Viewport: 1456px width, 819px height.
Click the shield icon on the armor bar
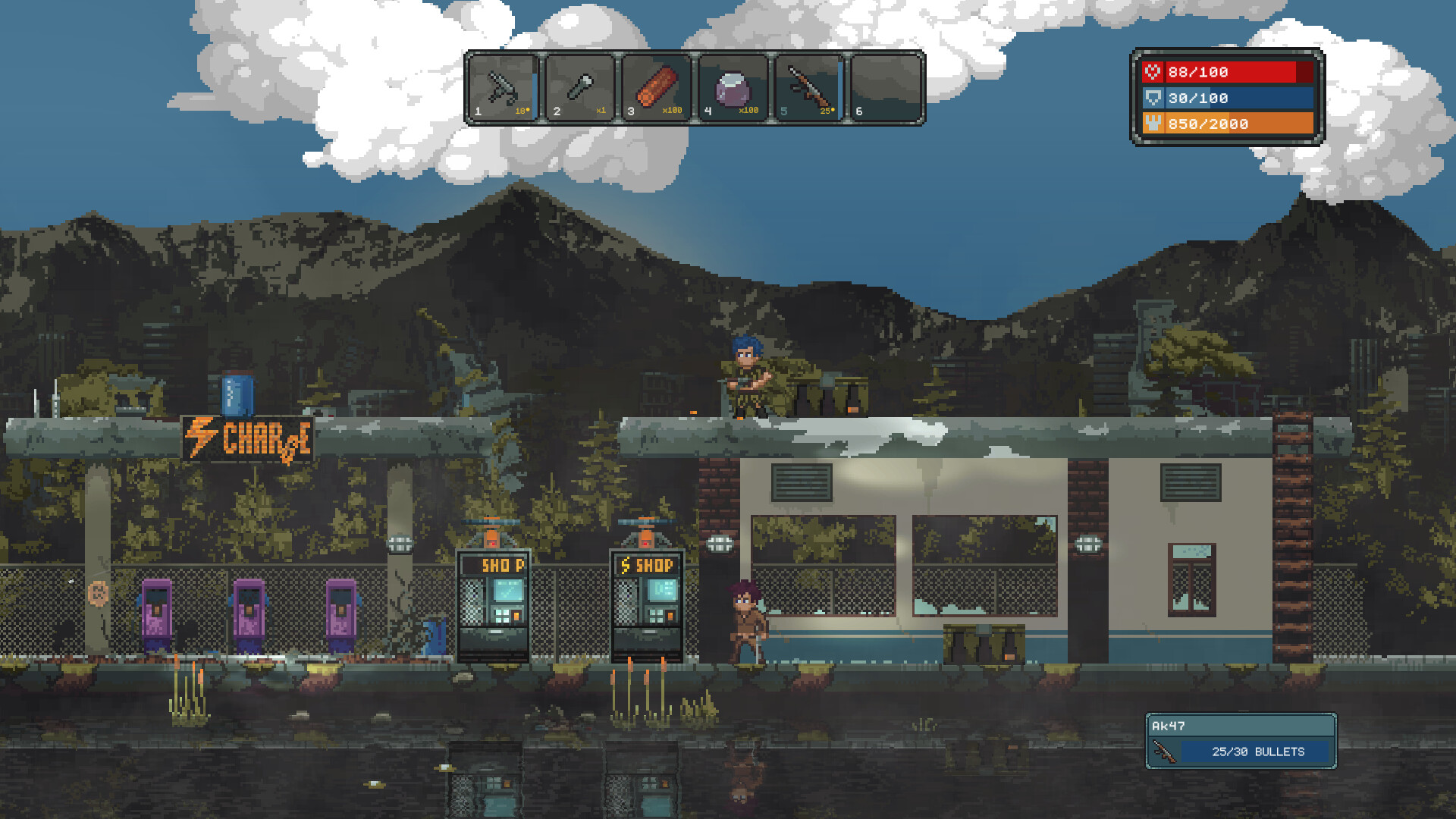click(1152, 98)
